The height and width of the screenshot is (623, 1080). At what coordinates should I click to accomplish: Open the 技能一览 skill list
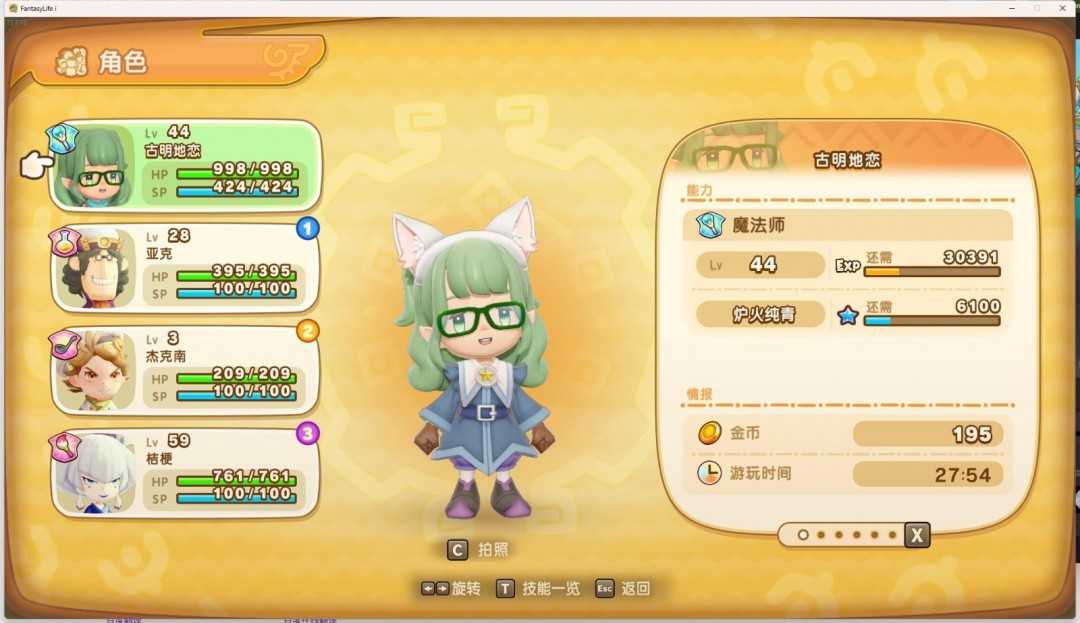pyautogui.click(x=538, y=588)
